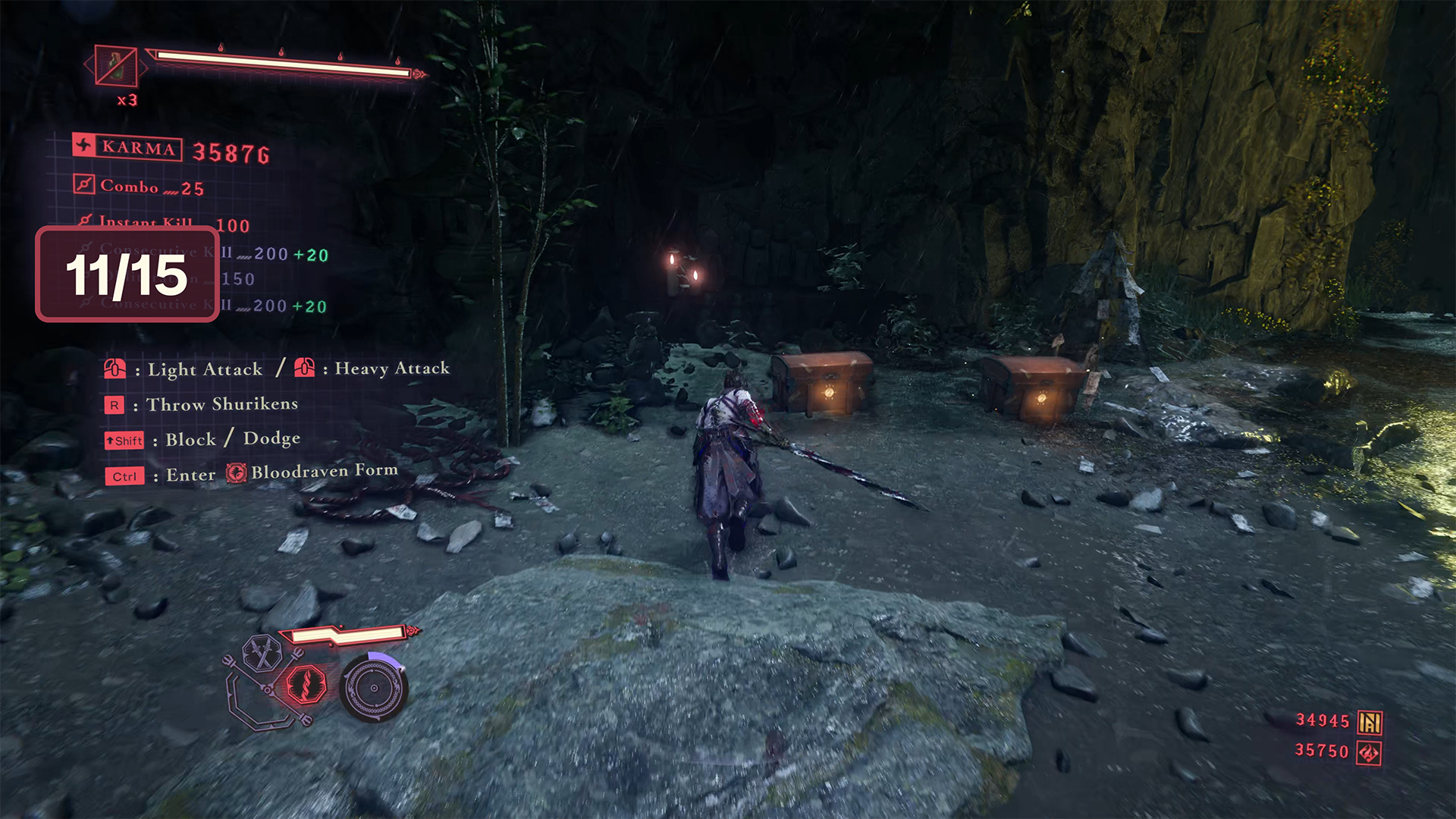This screenshot has width=1456, height=819.
Task: Click the KARMA label badge
Action: 127,146
